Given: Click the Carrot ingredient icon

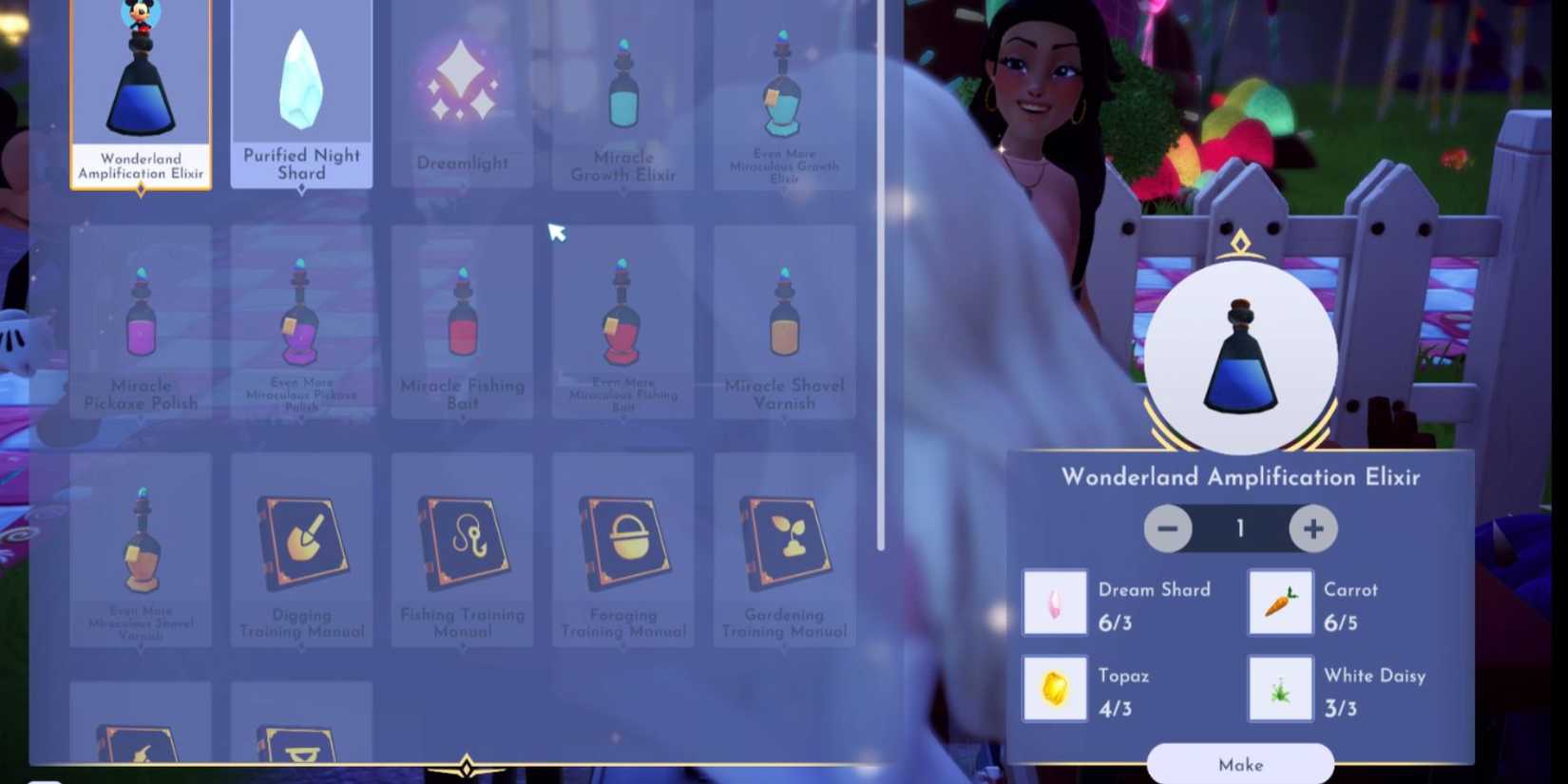Looking at the screenshot, I should (1280, 602).
